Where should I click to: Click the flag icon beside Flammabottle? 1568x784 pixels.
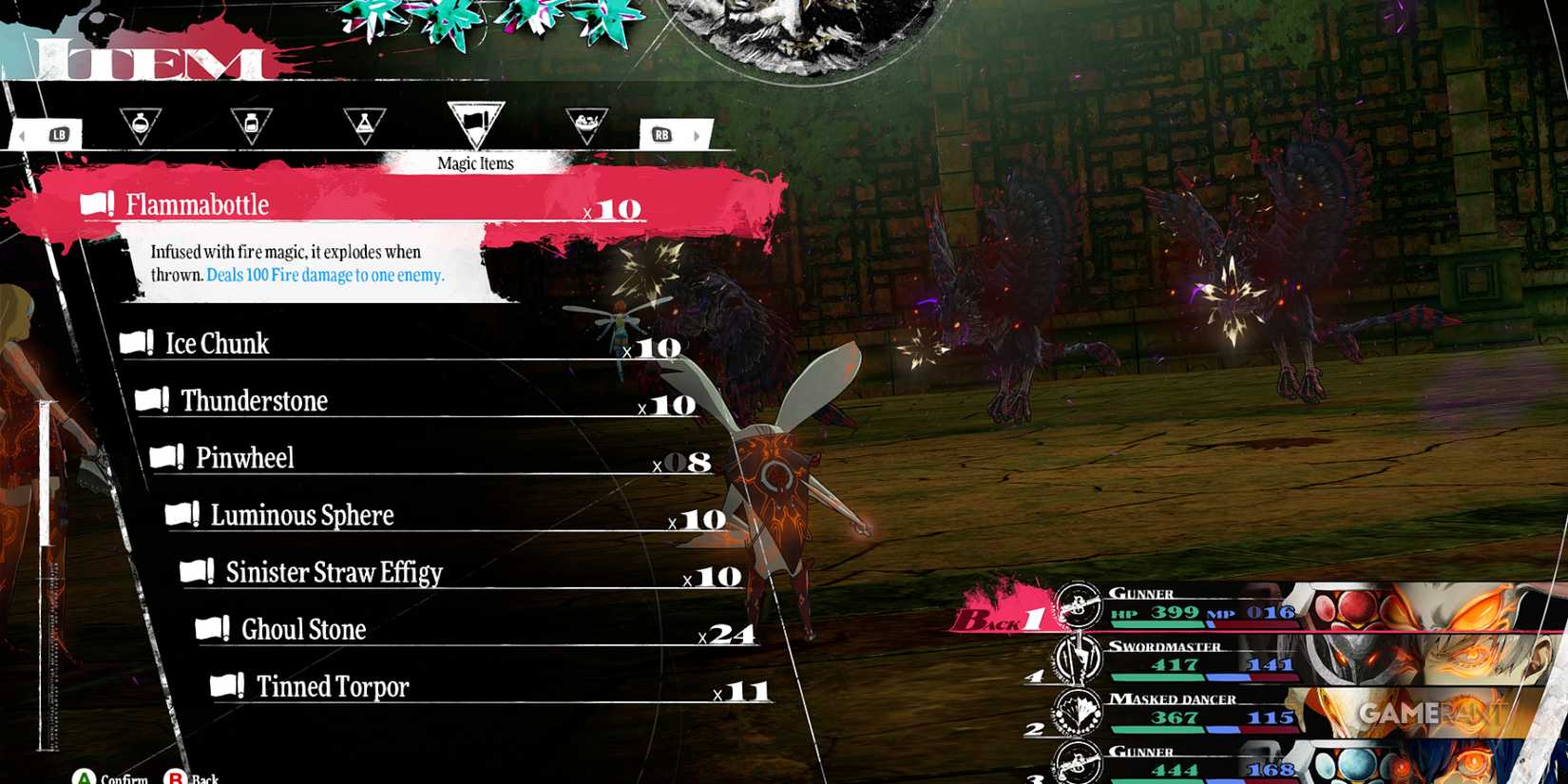95,201
